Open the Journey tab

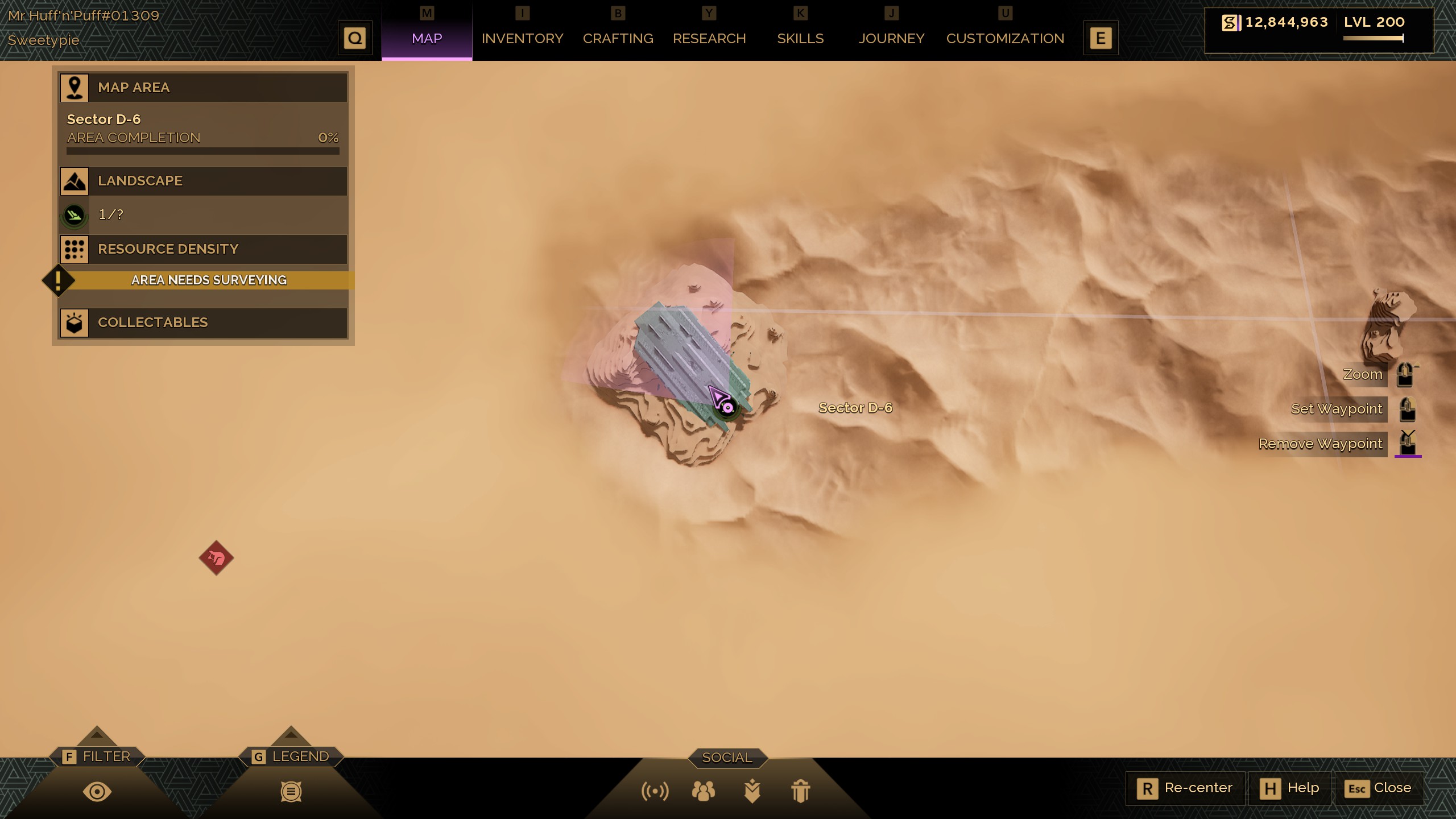(891, 39)
